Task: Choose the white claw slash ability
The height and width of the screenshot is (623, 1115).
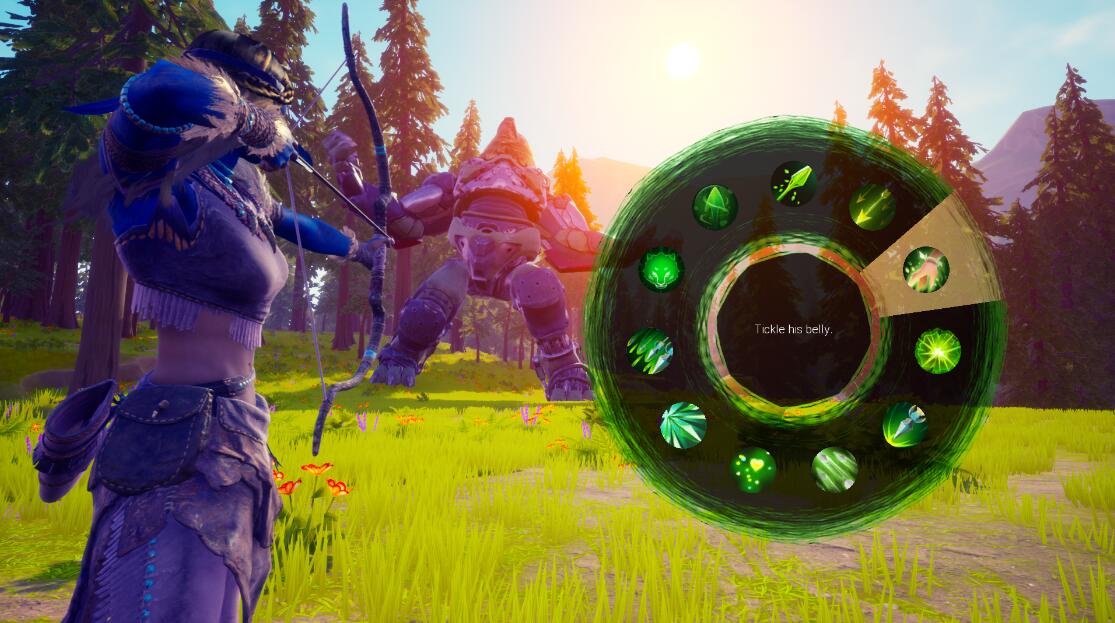Action: click(834, 469)
